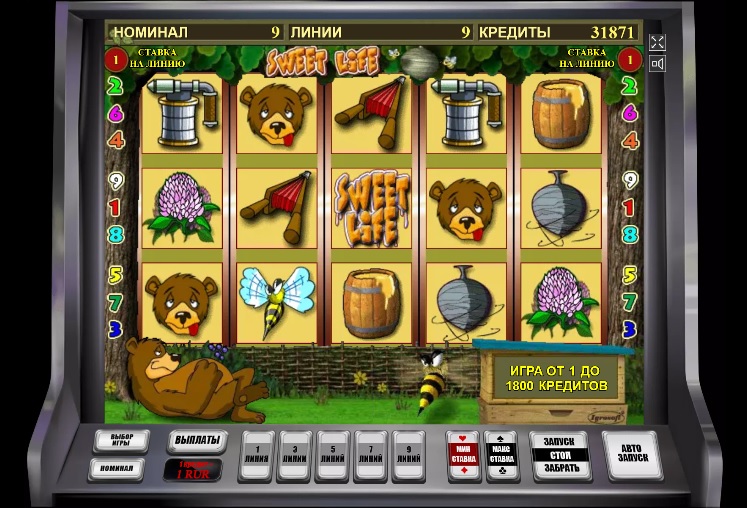Play all 9 линий
747x508 pixels.
pos(407,454)
